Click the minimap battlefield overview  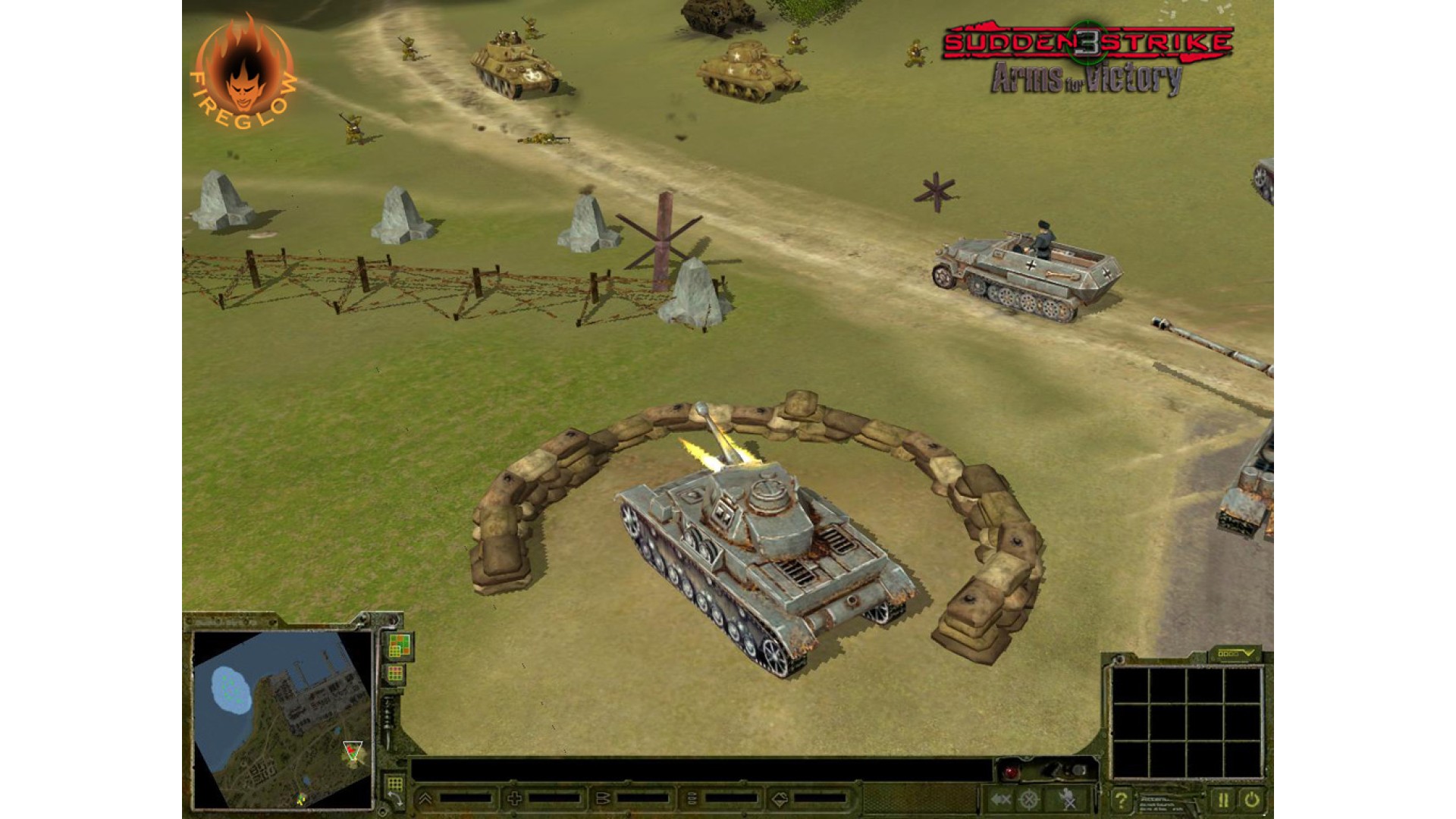point(282,717)
